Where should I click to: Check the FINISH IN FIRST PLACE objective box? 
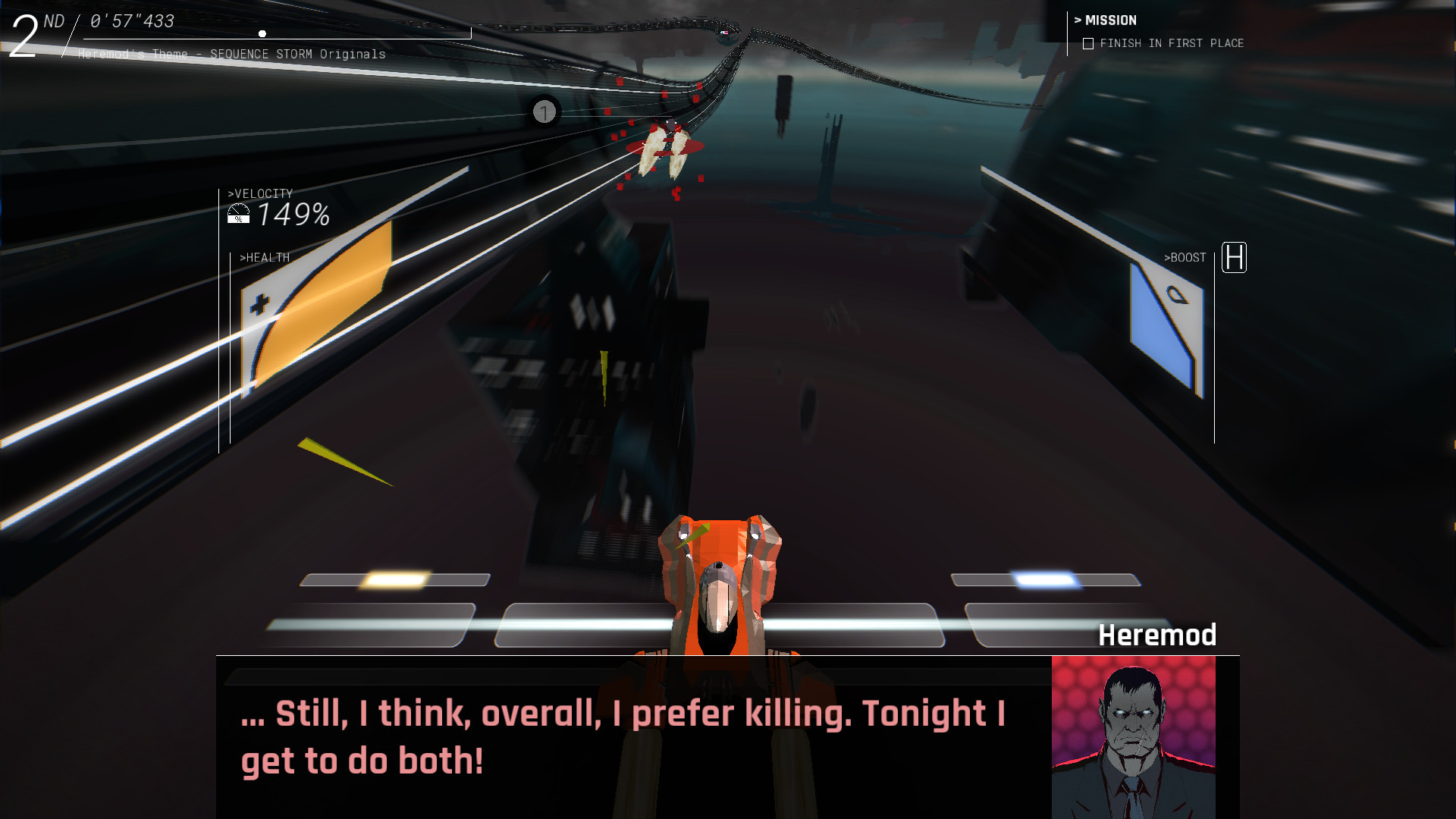tap(1087, 43)
